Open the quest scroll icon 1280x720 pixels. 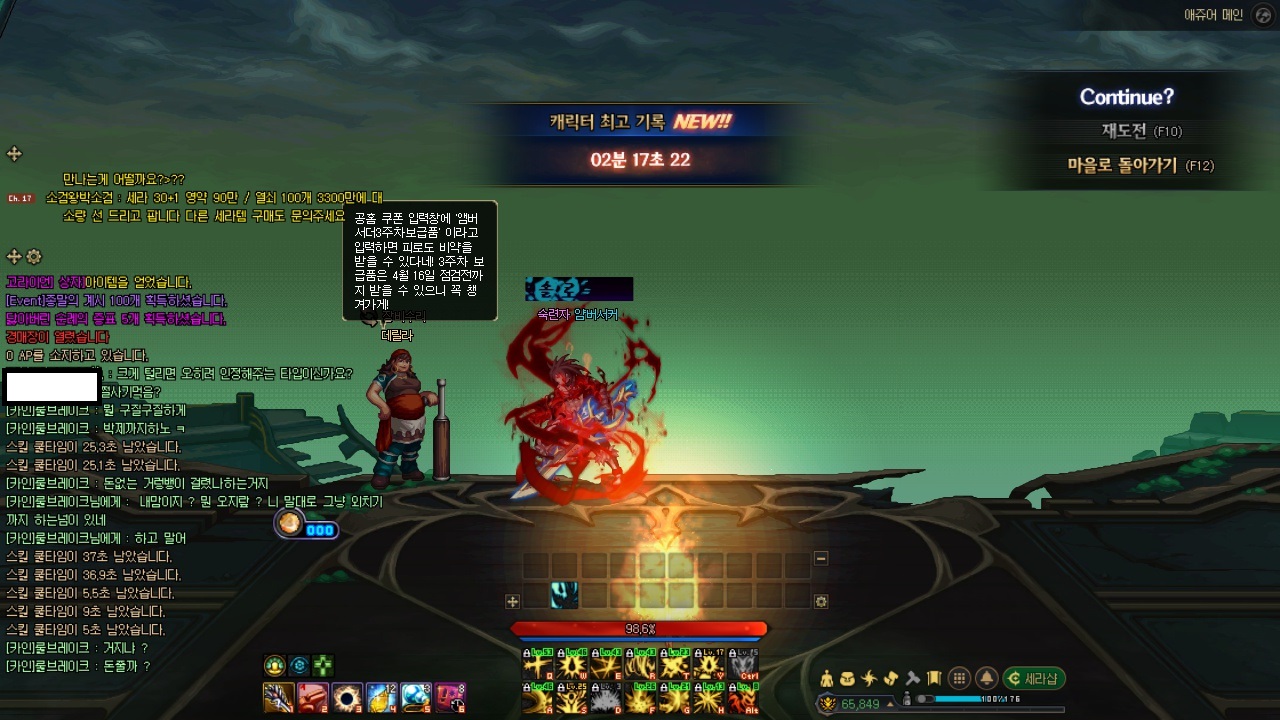tap(890, 678)
